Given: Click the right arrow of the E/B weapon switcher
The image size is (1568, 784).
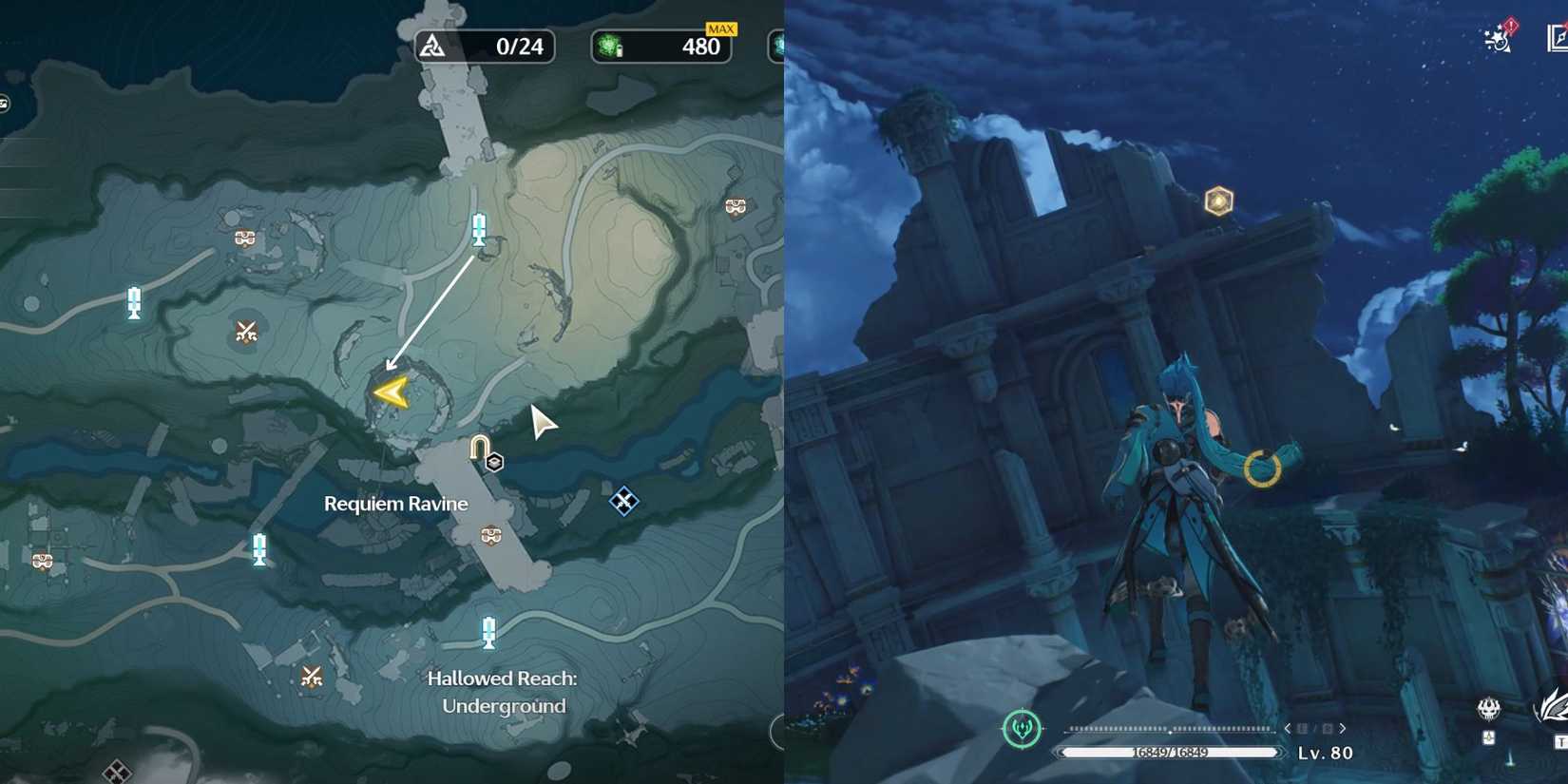Looking at the screenshot, I should [1342, 729].
